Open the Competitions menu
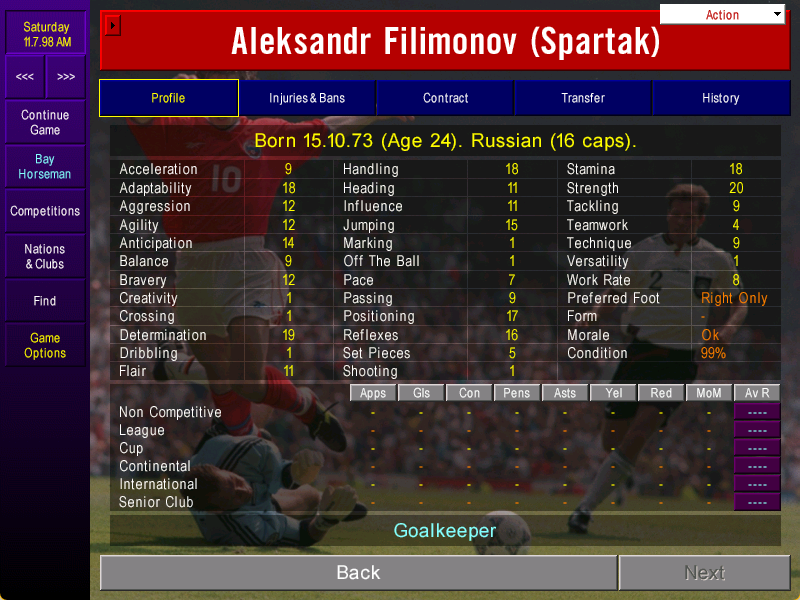Viewport: 800px width, 600px height. pyautogui.click(x=45, y=211)
